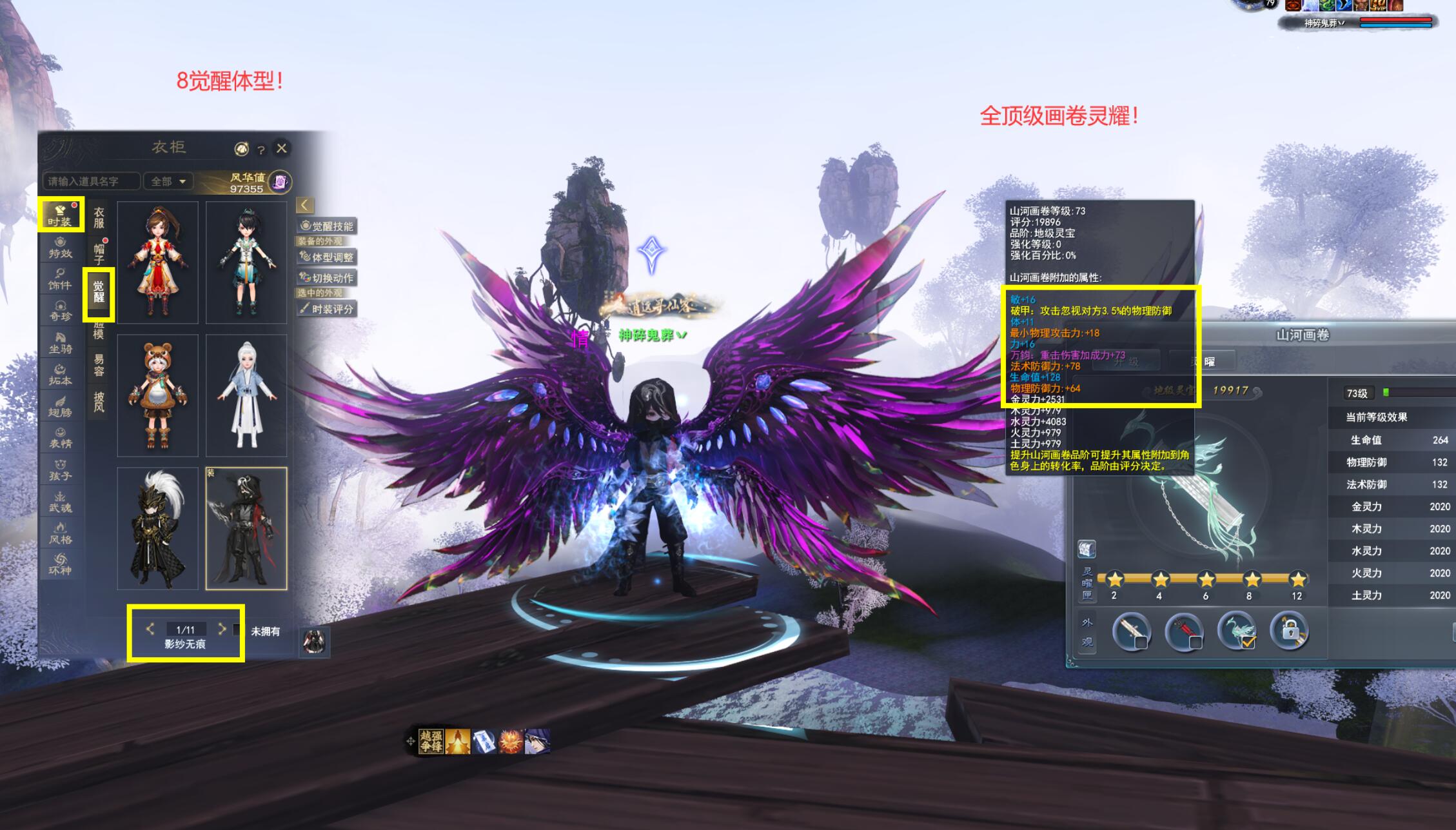Open the 觉醒技能 awakening skills button
This screenshot has height=830, width=1456.
click(327, 226)
